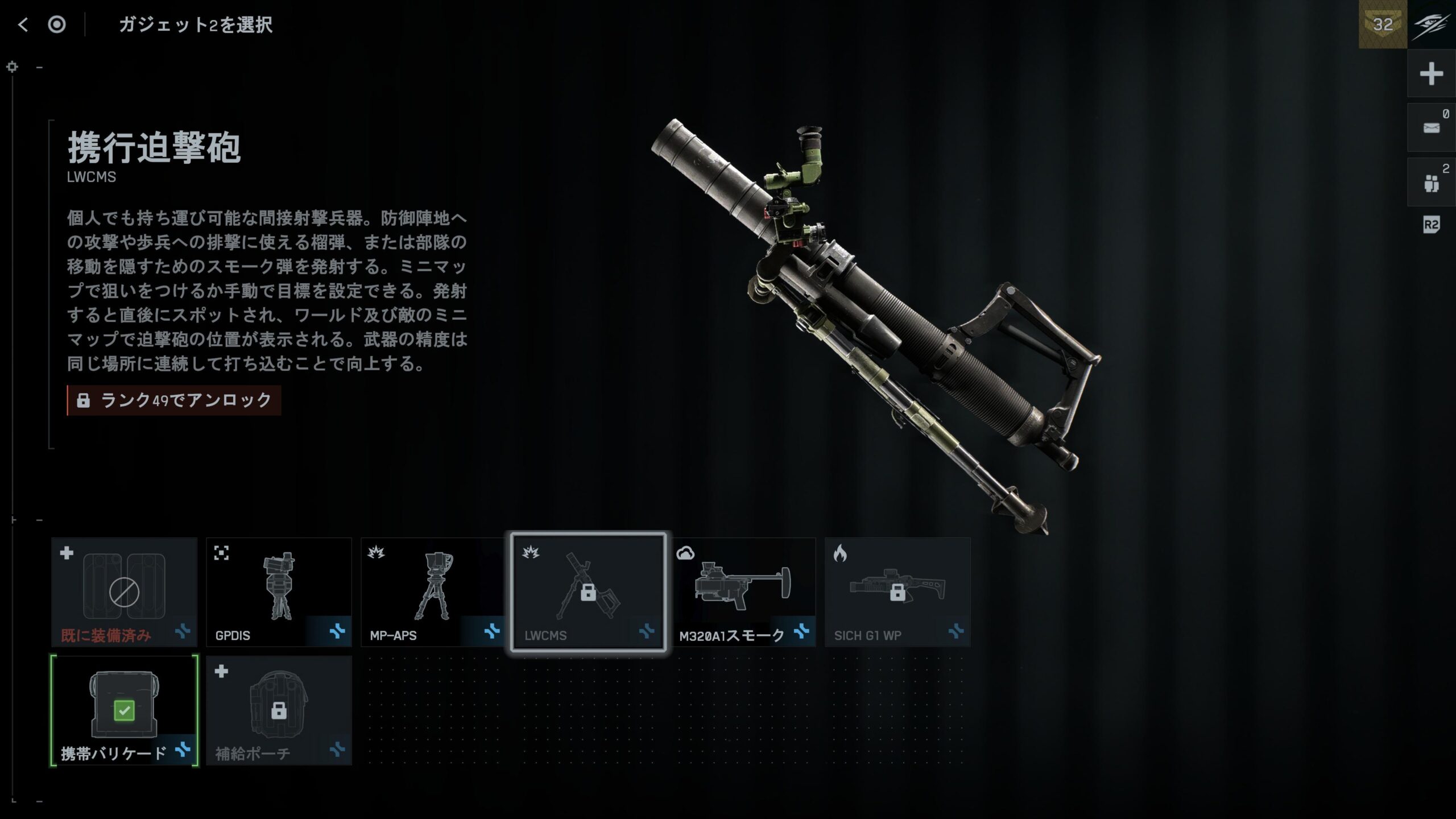Viewport: 1456px width, 819px height.
Task: Click the circular icon beside the back arrow
Action: 57,24
